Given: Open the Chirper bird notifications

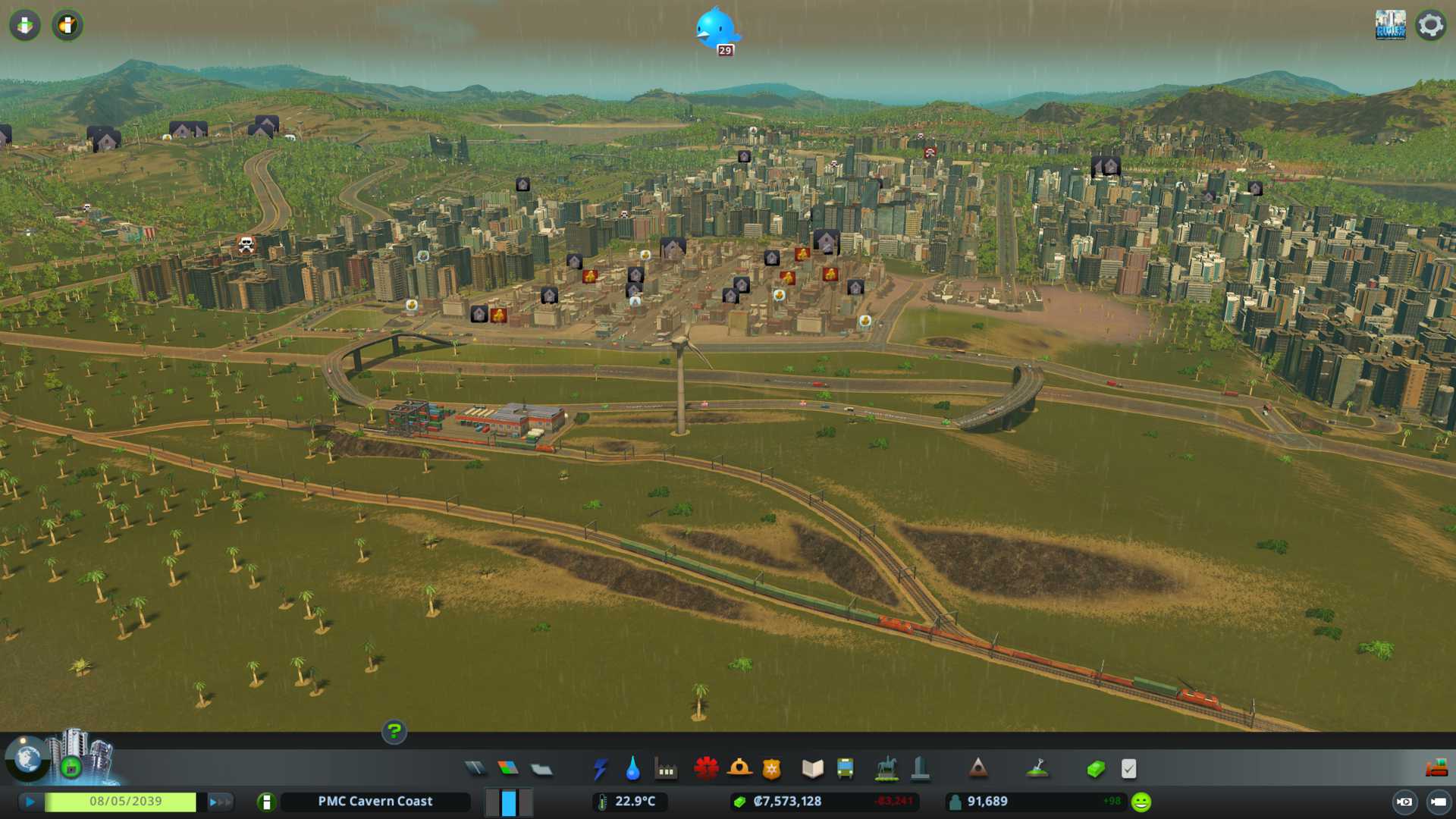Looking at the screenshot, I should coord(717,30).
